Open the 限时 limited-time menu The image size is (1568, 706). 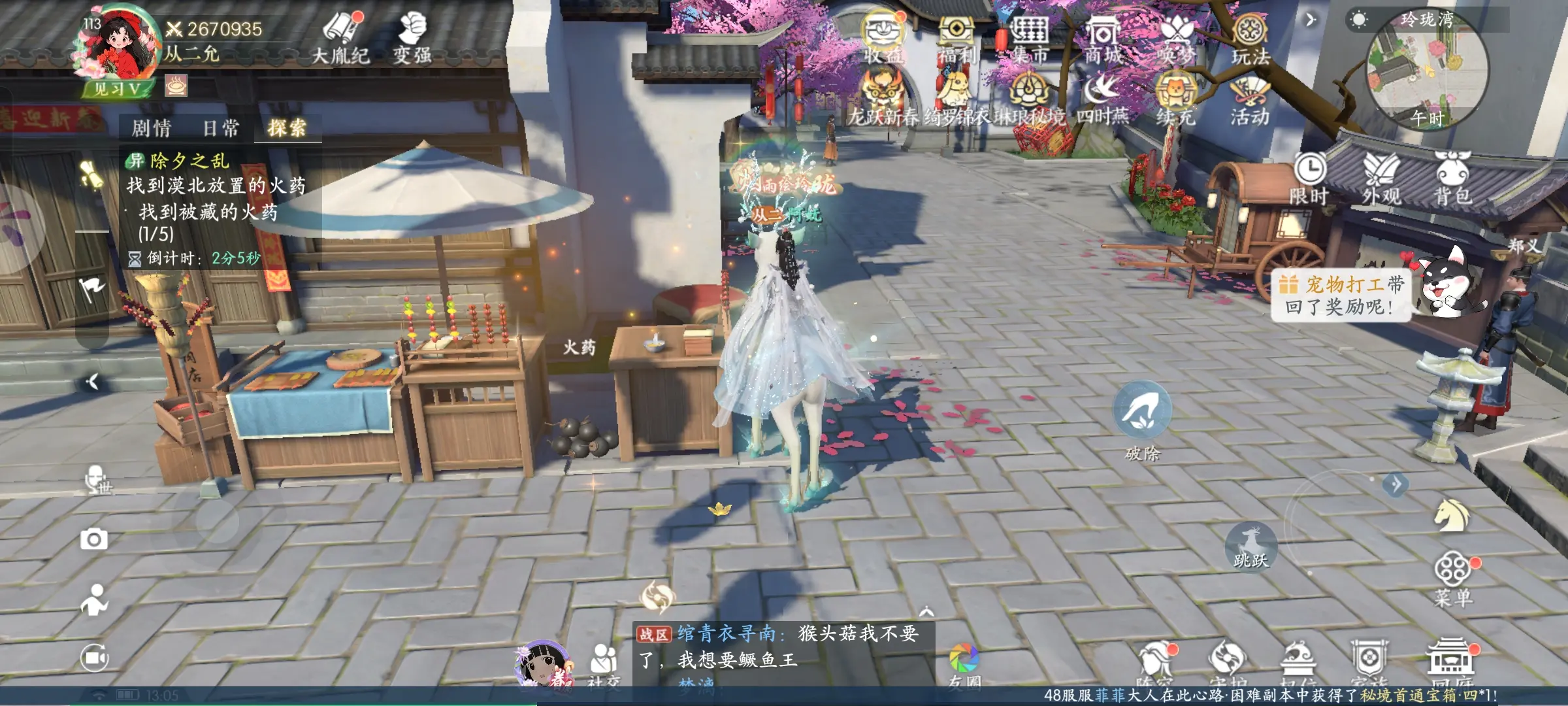click(x=1309, y=177)
